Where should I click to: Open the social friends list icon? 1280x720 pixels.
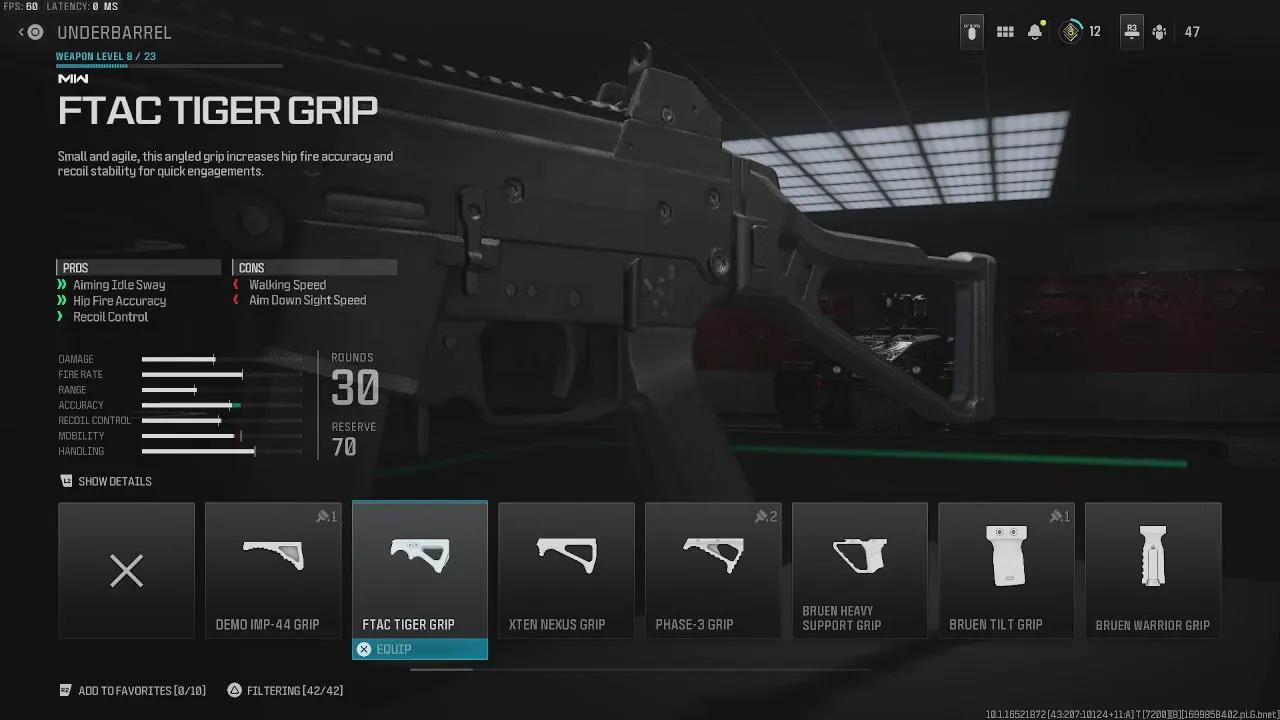point(1160,32)
